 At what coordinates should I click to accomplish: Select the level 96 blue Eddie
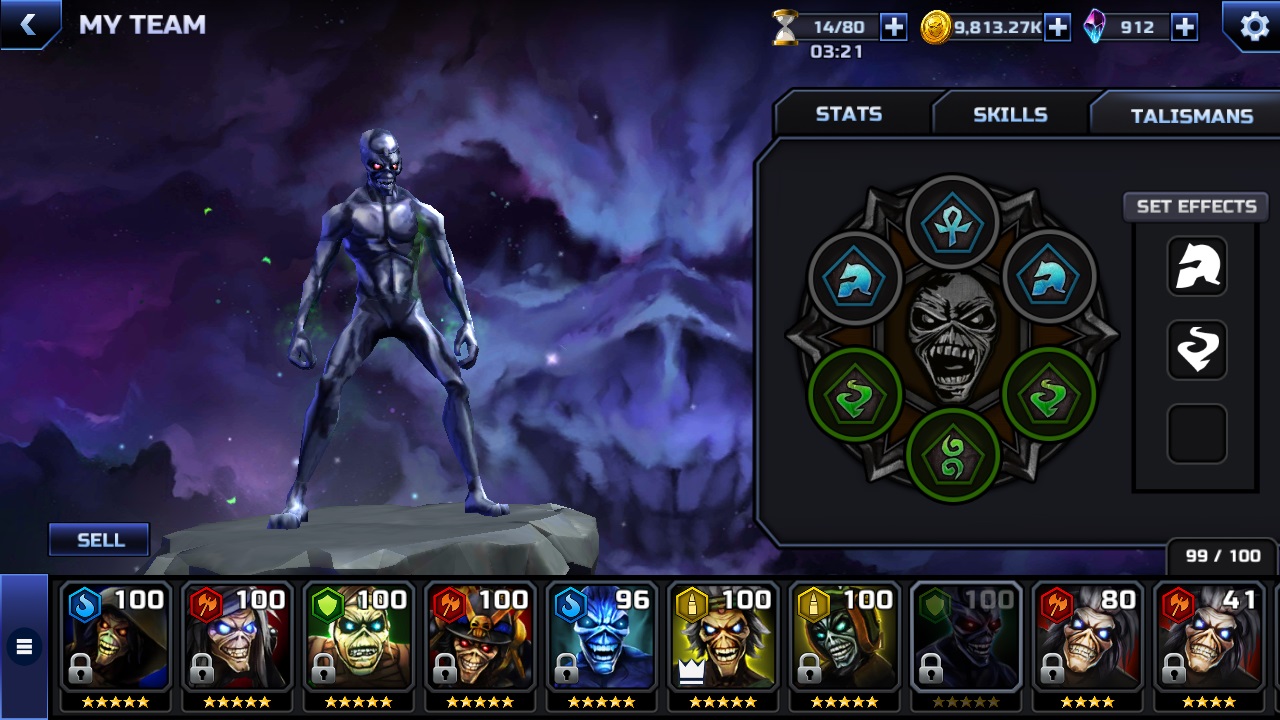(x=601, y=637)
